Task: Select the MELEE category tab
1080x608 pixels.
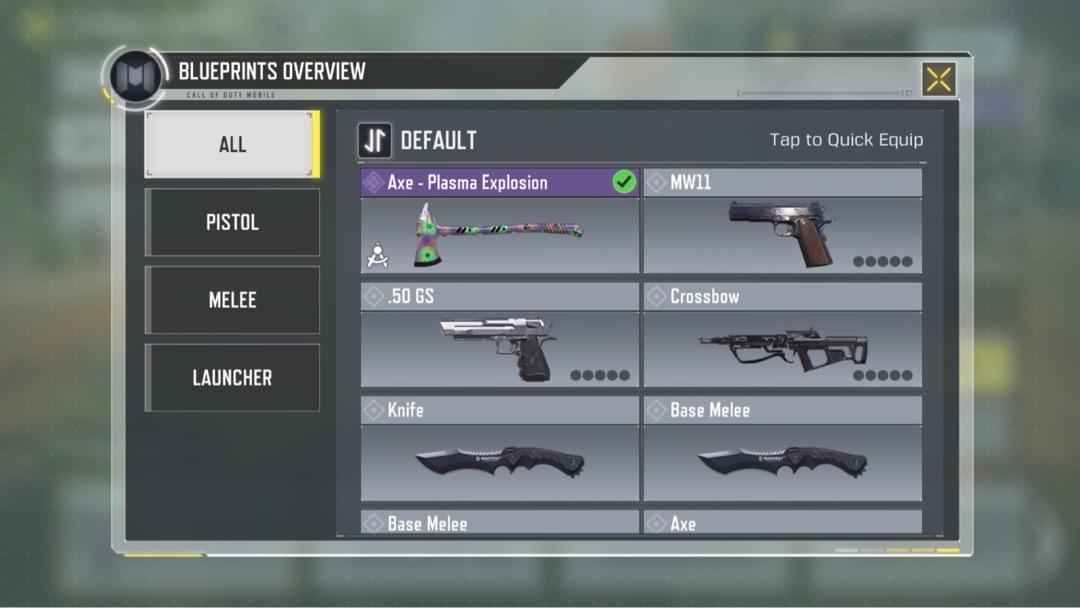Action: [x=232, y=300]
